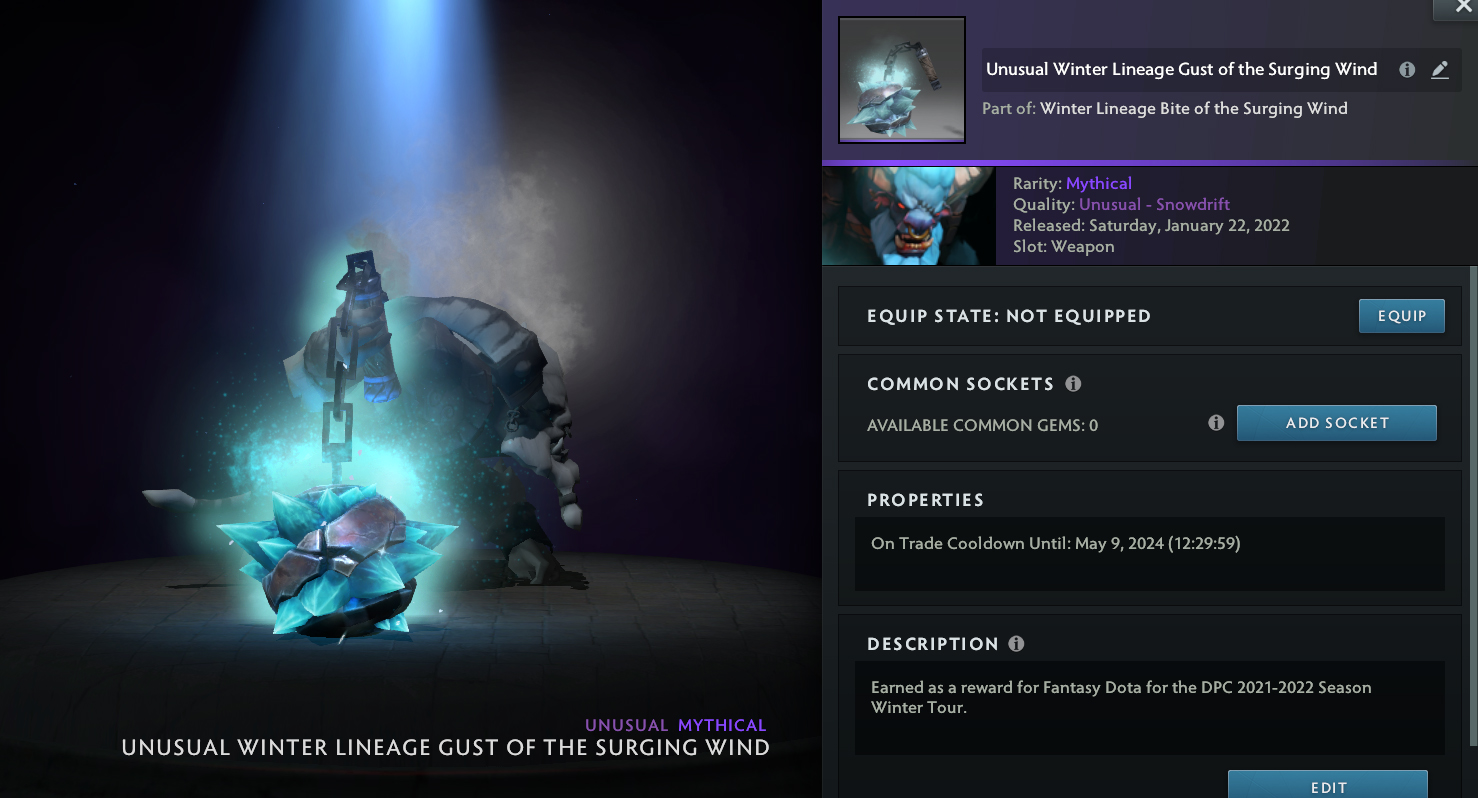
Task: Show the Common Sockets info tooltip
Action: click(x=1074, y=384)
